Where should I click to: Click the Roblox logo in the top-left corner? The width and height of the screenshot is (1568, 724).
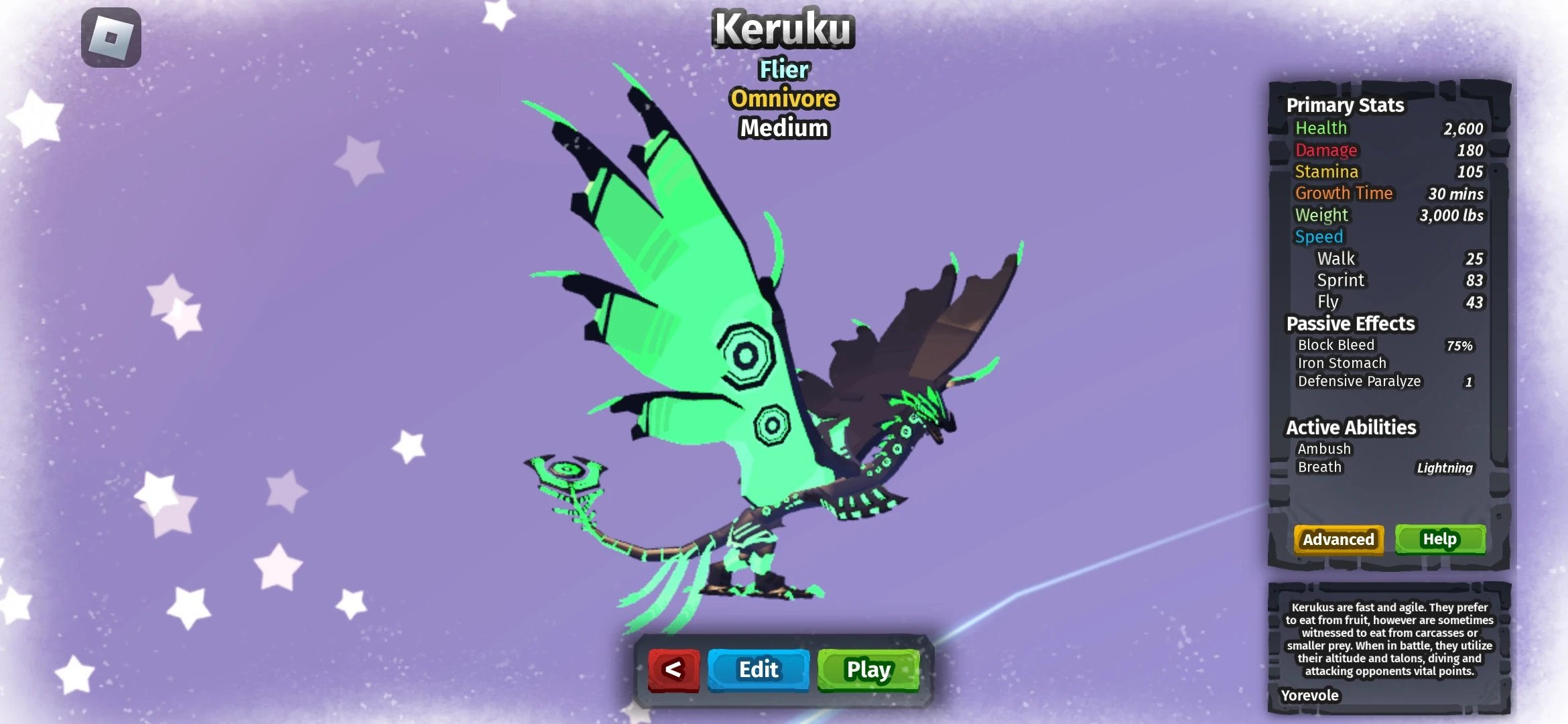(111, 37)
